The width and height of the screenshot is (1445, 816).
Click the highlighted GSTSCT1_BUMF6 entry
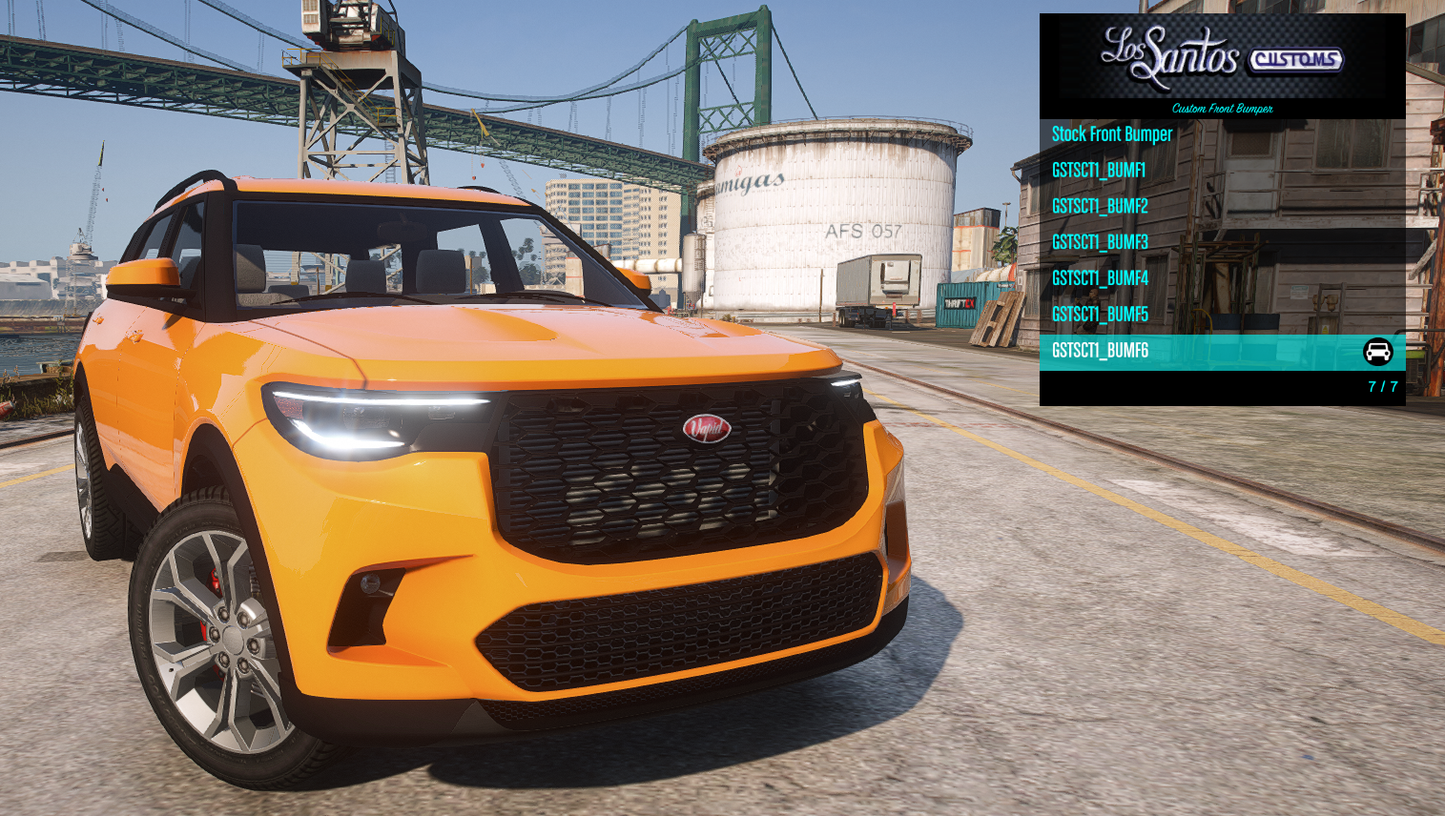pos(1100,351)
